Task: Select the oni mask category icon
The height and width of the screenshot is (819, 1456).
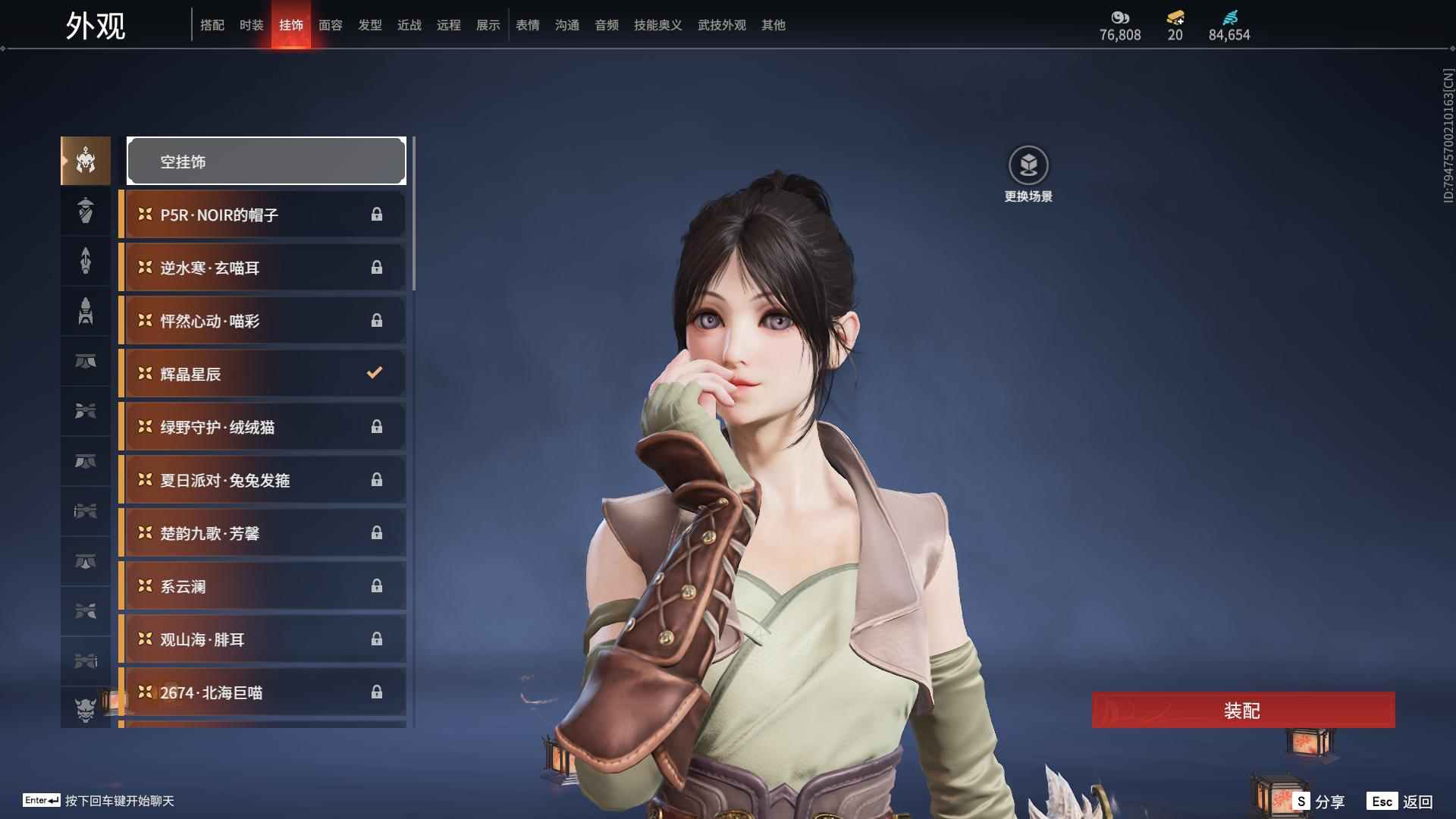Action: (86, 709)
